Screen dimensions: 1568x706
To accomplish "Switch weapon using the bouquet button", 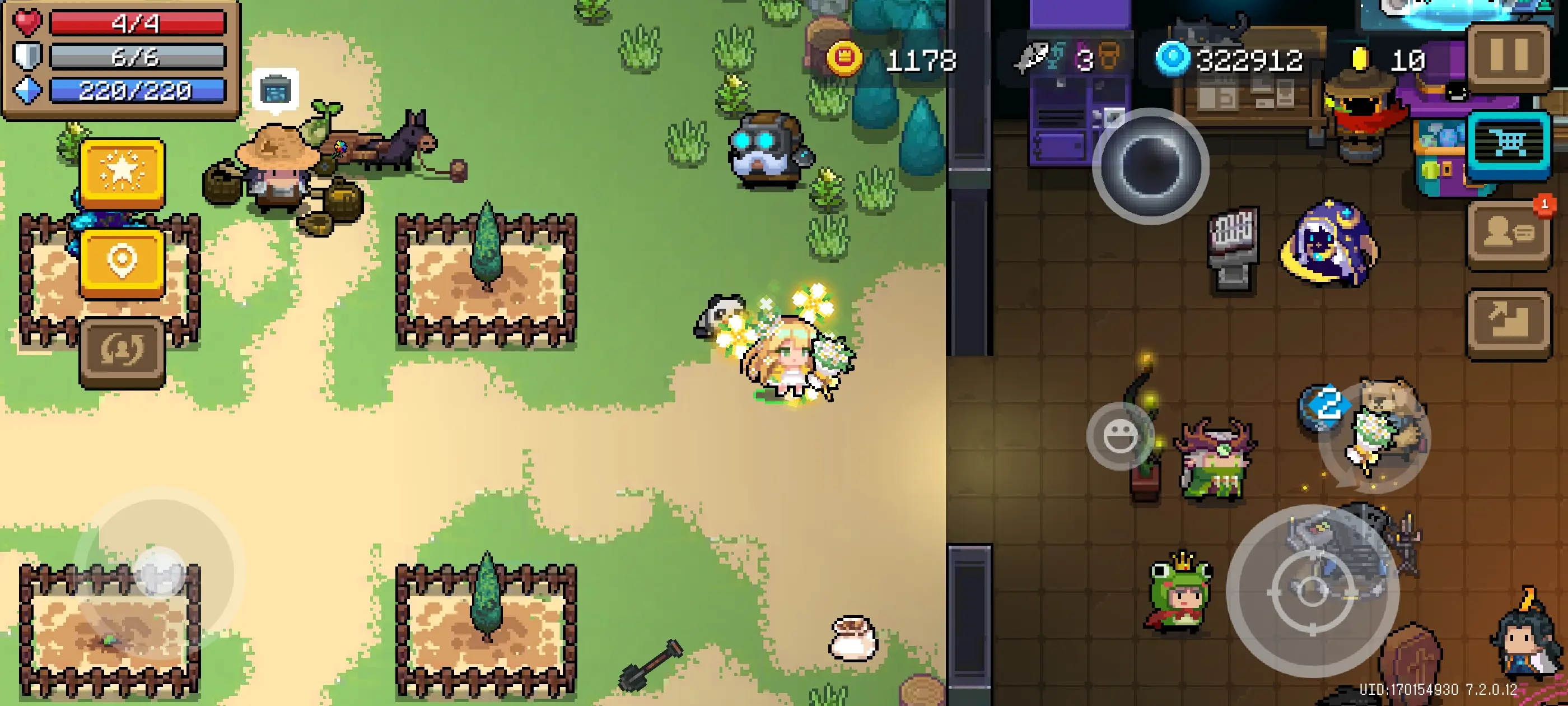I will (x=1376, y=438).
